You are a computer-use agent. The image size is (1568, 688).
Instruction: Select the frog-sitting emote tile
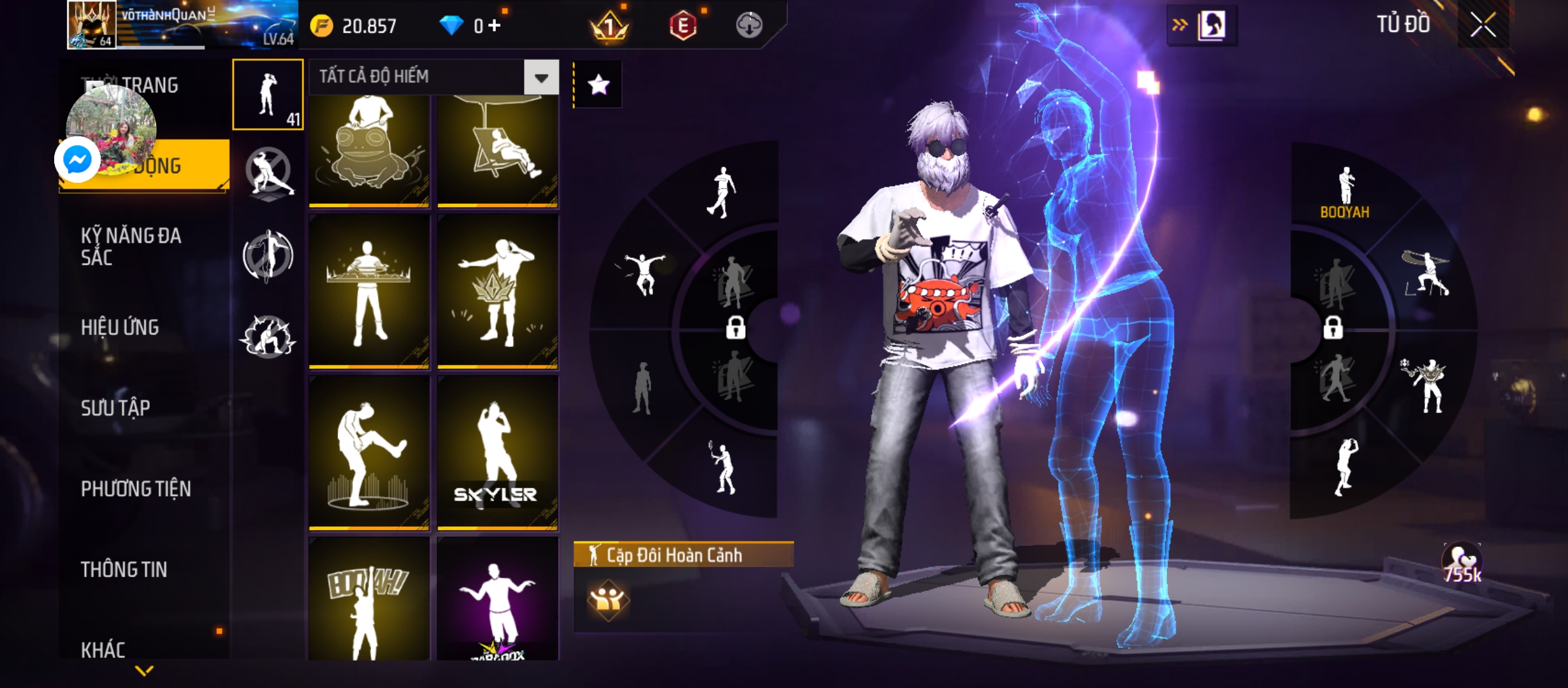point(369,152)
